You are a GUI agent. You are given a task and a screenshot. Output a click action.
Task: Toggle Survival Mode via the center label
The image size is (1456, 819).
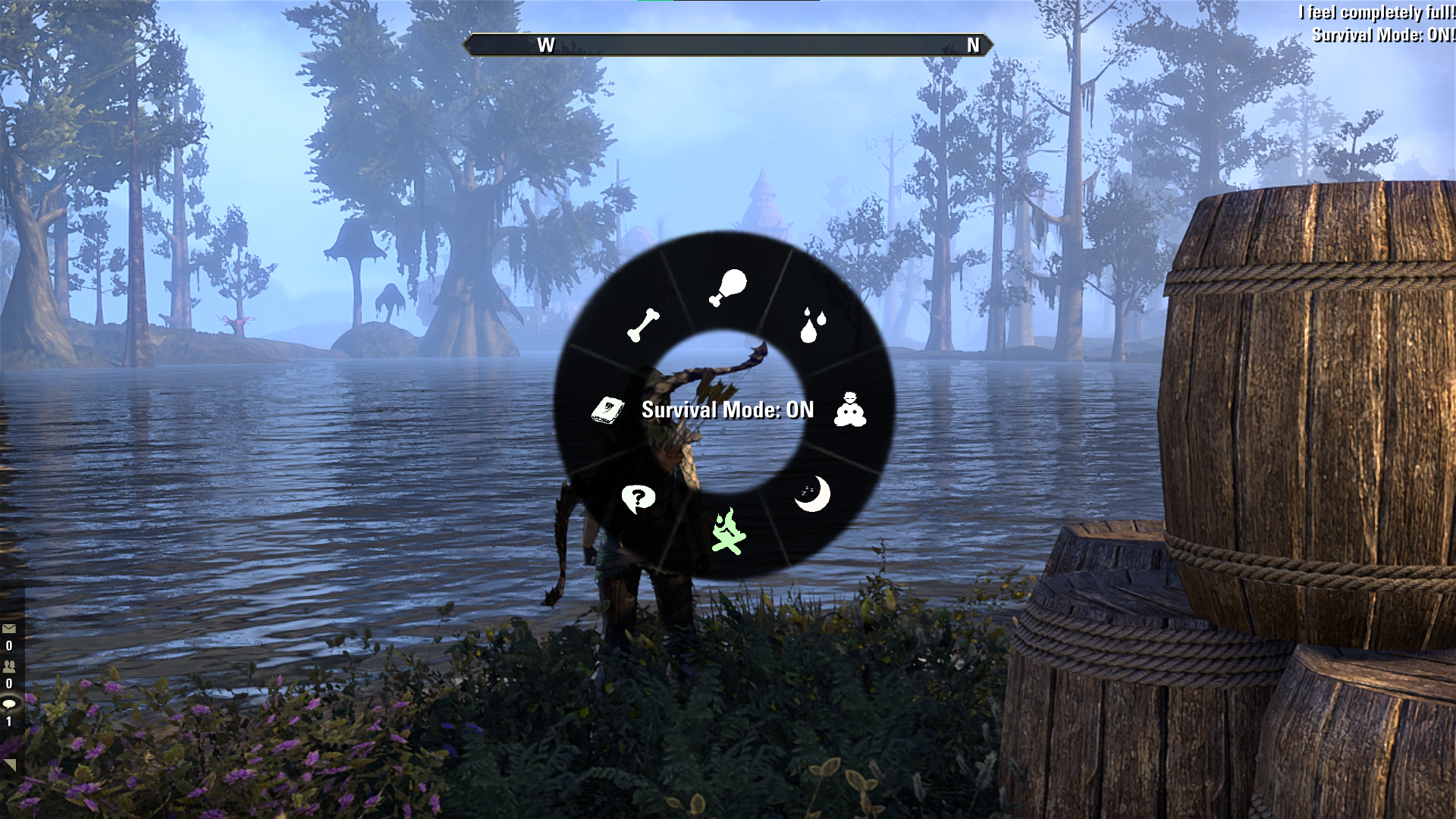[x=727, y=409]
